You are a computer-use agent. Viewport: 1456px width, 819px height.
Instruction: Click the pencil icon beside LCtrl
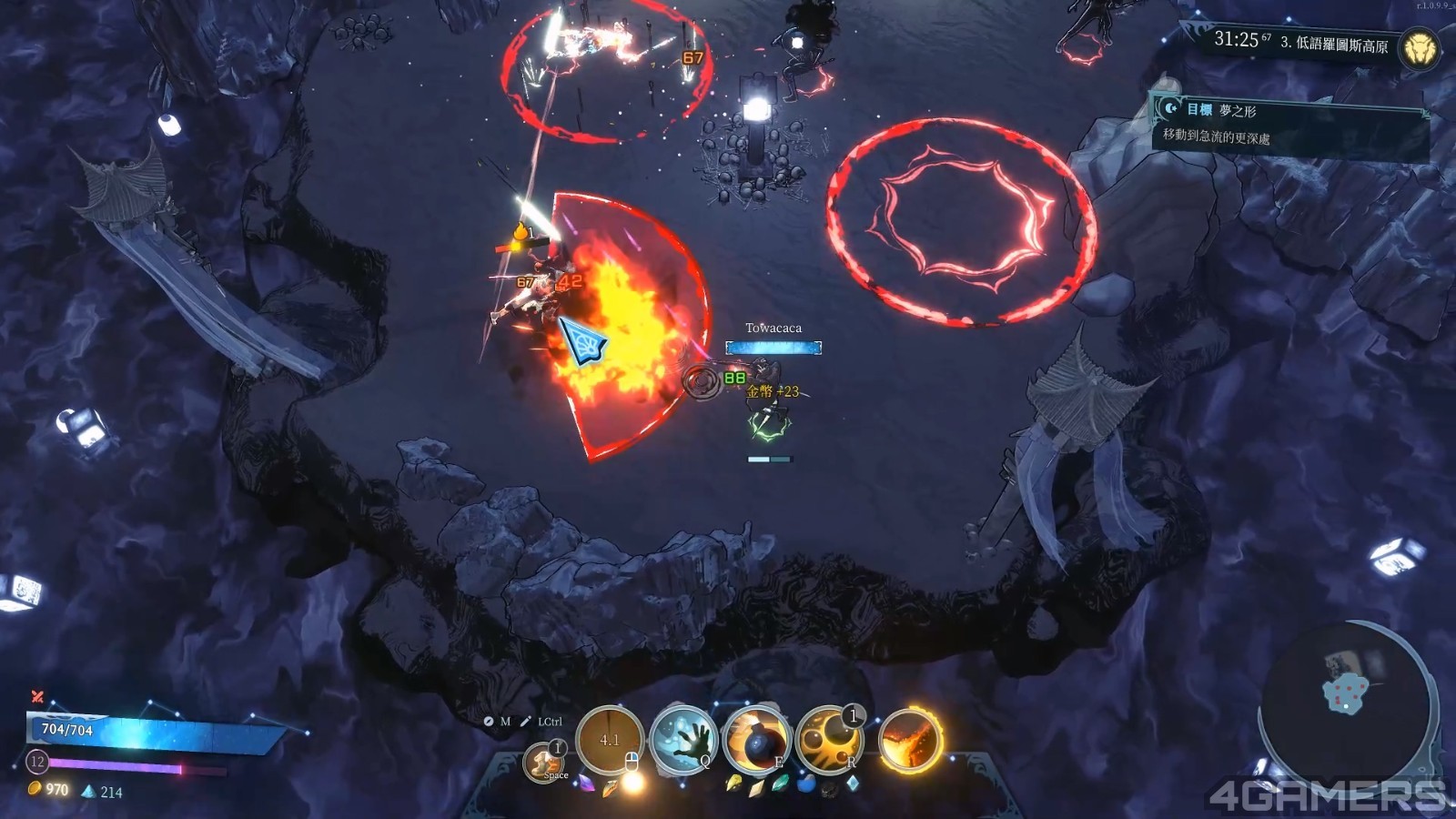(x=525, y=722)
